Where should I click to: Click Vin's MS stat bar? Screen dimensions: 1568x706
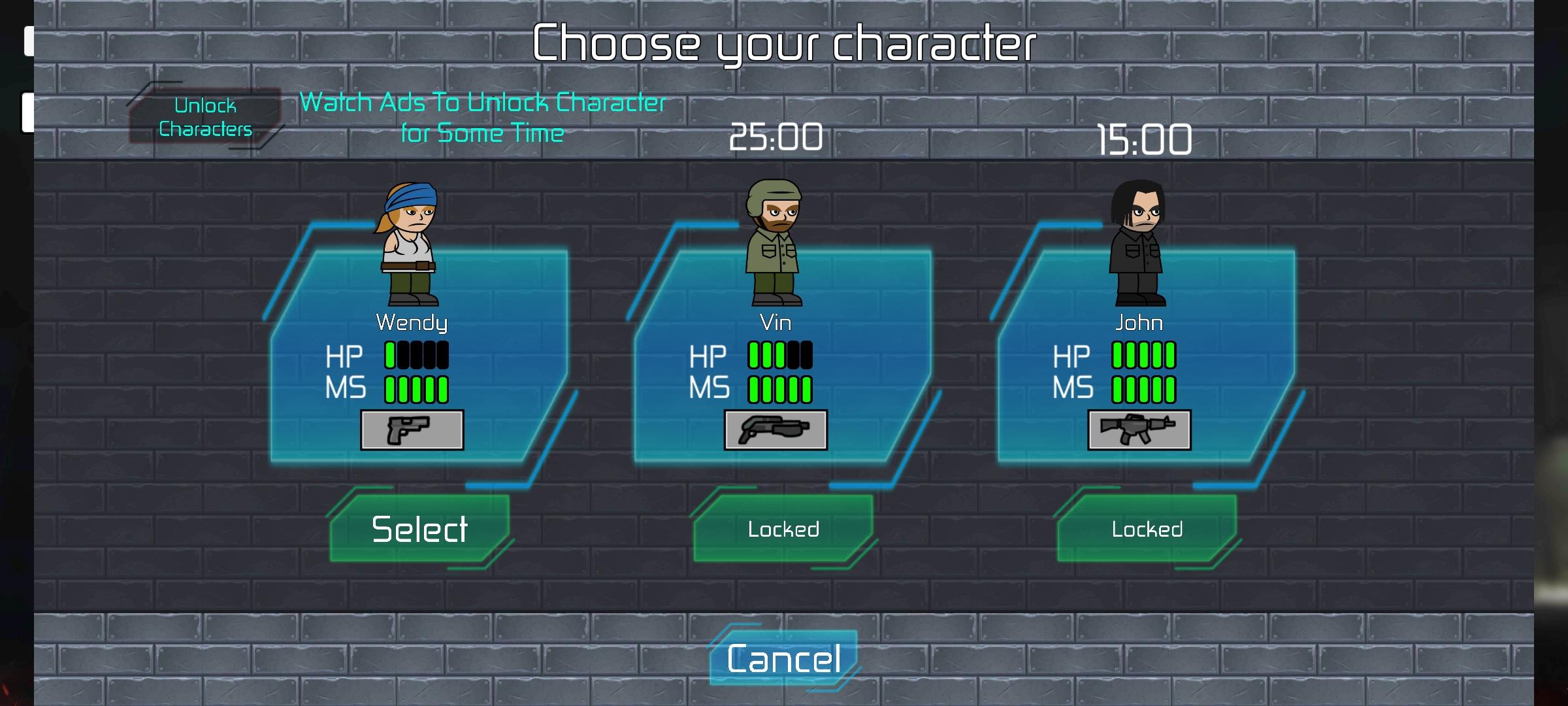(x=781, y=388)
